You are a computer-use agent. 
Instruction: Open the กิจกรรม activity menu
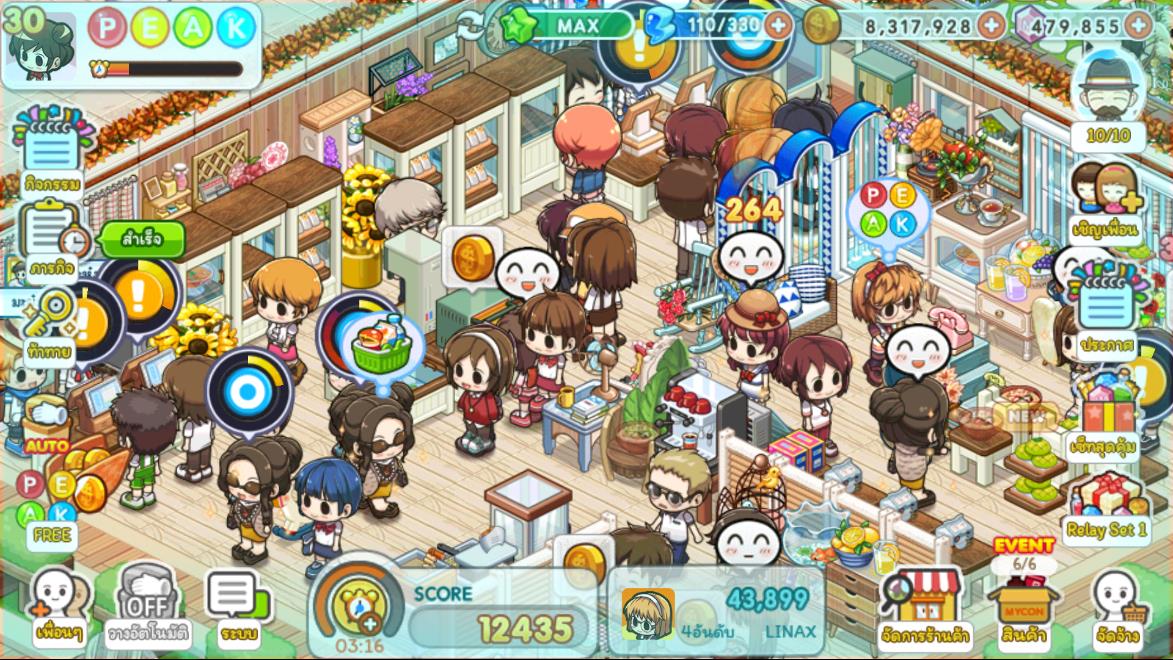pyautogui.click(x=50, y=155)
